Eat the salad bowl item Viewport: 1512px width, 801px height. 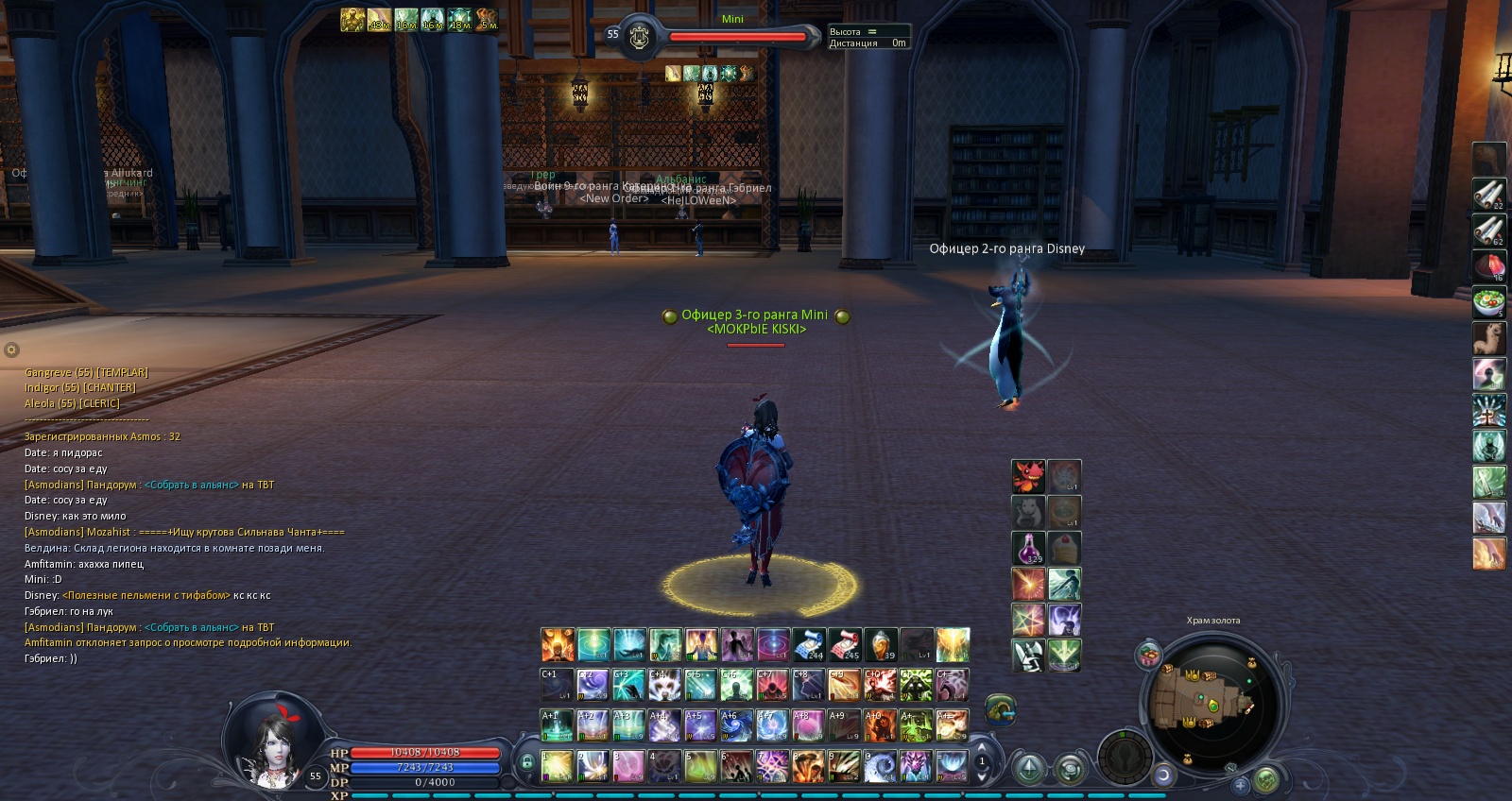coord(1489,303)
